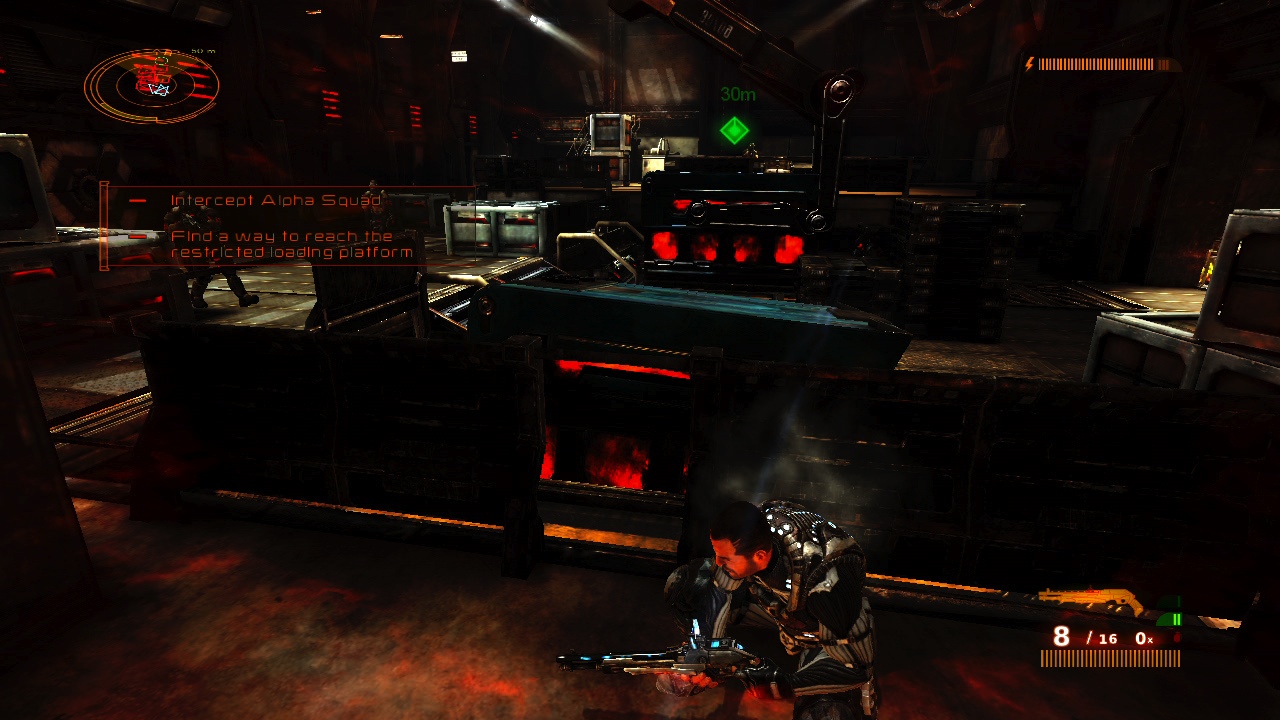Open the 50m radar range label
The width and height of the screenshot is (1280, 720).
pyautogui.click(x=203, y=50)
